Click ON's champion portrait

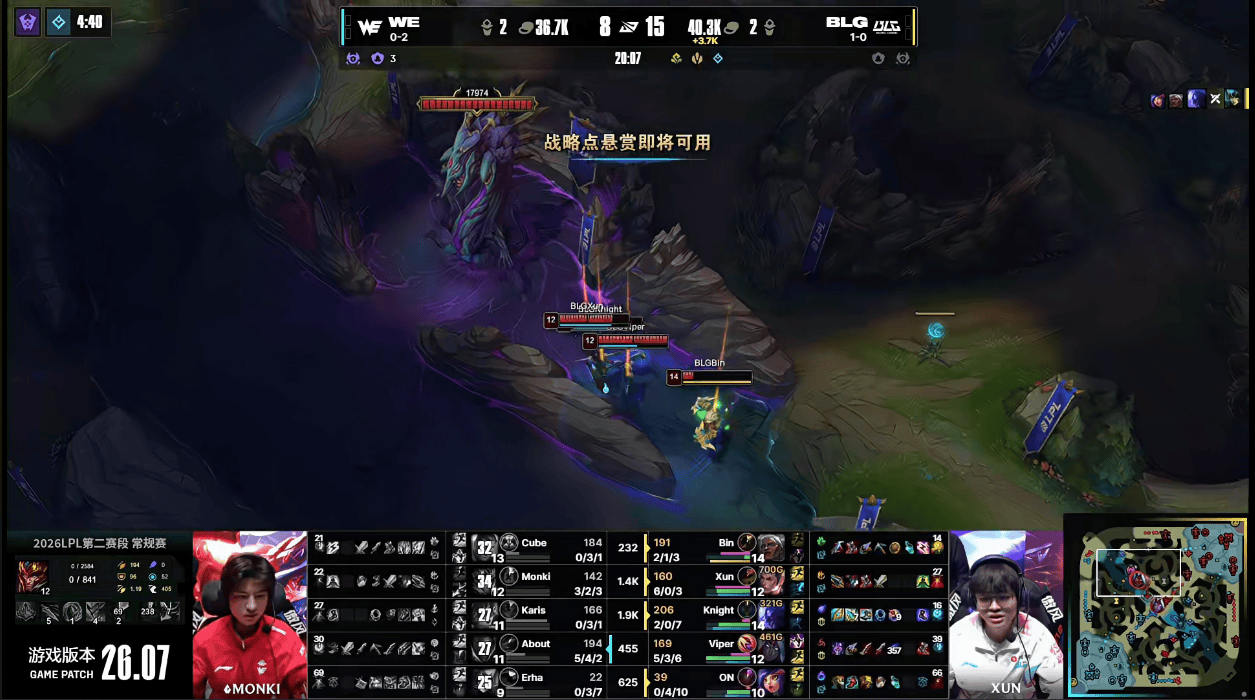pos(769,682)
